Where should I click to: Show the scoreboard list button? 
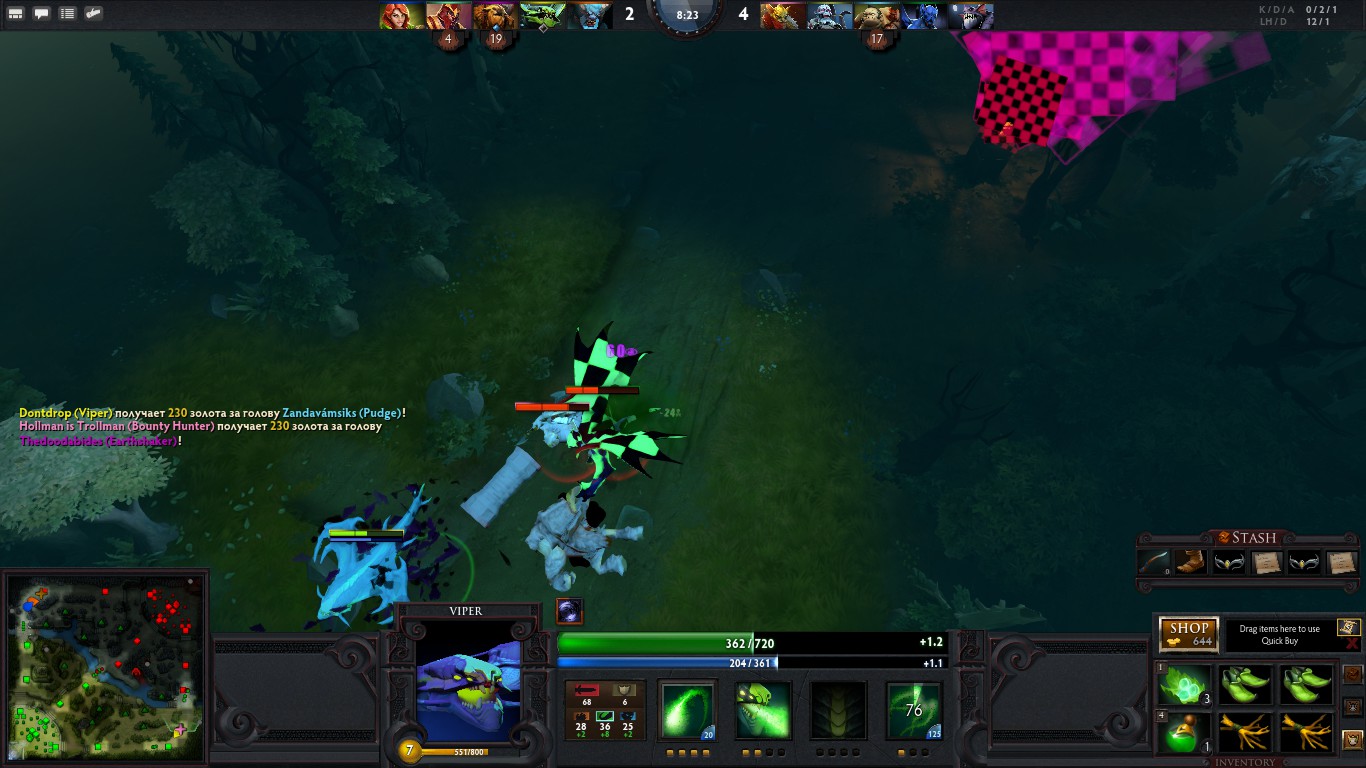(x=67, y=14)
